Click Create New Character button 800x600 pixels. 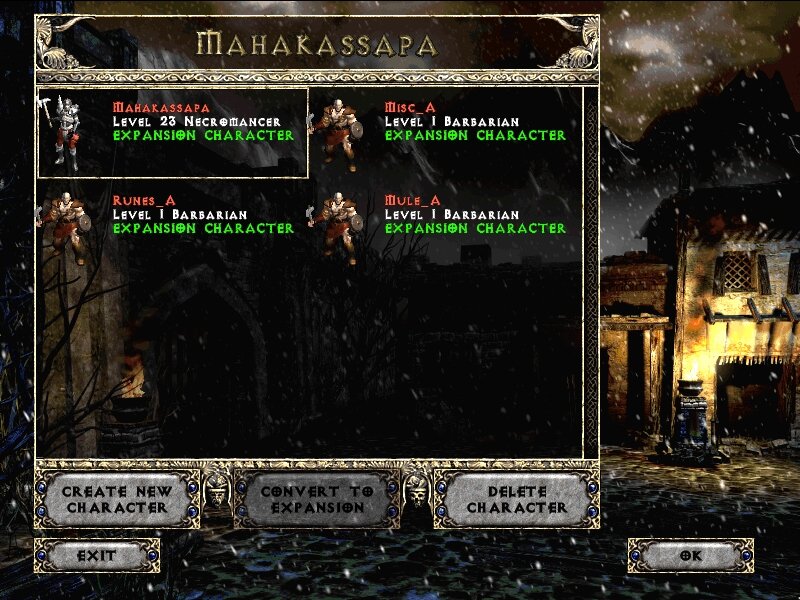click(x=117, y=499)
